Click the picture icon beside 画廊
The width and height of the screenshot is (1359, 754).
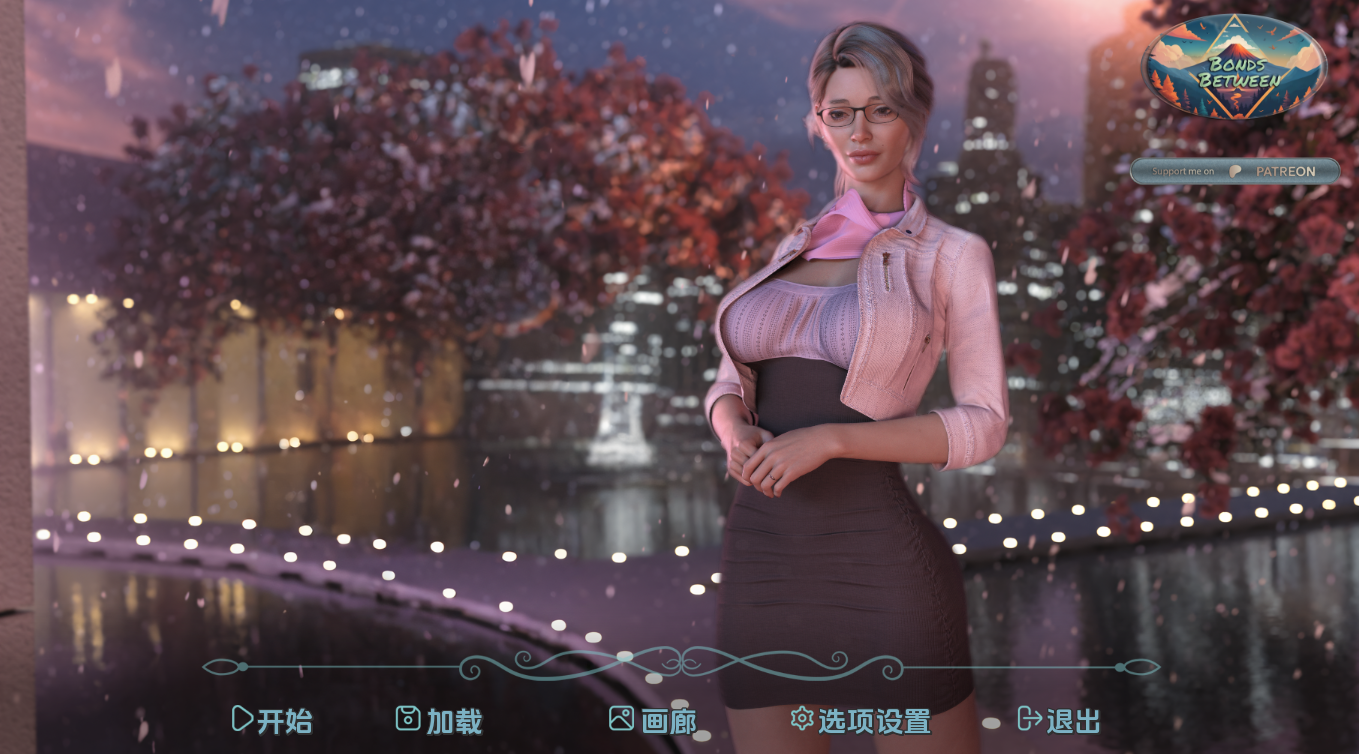pos(623,719)
